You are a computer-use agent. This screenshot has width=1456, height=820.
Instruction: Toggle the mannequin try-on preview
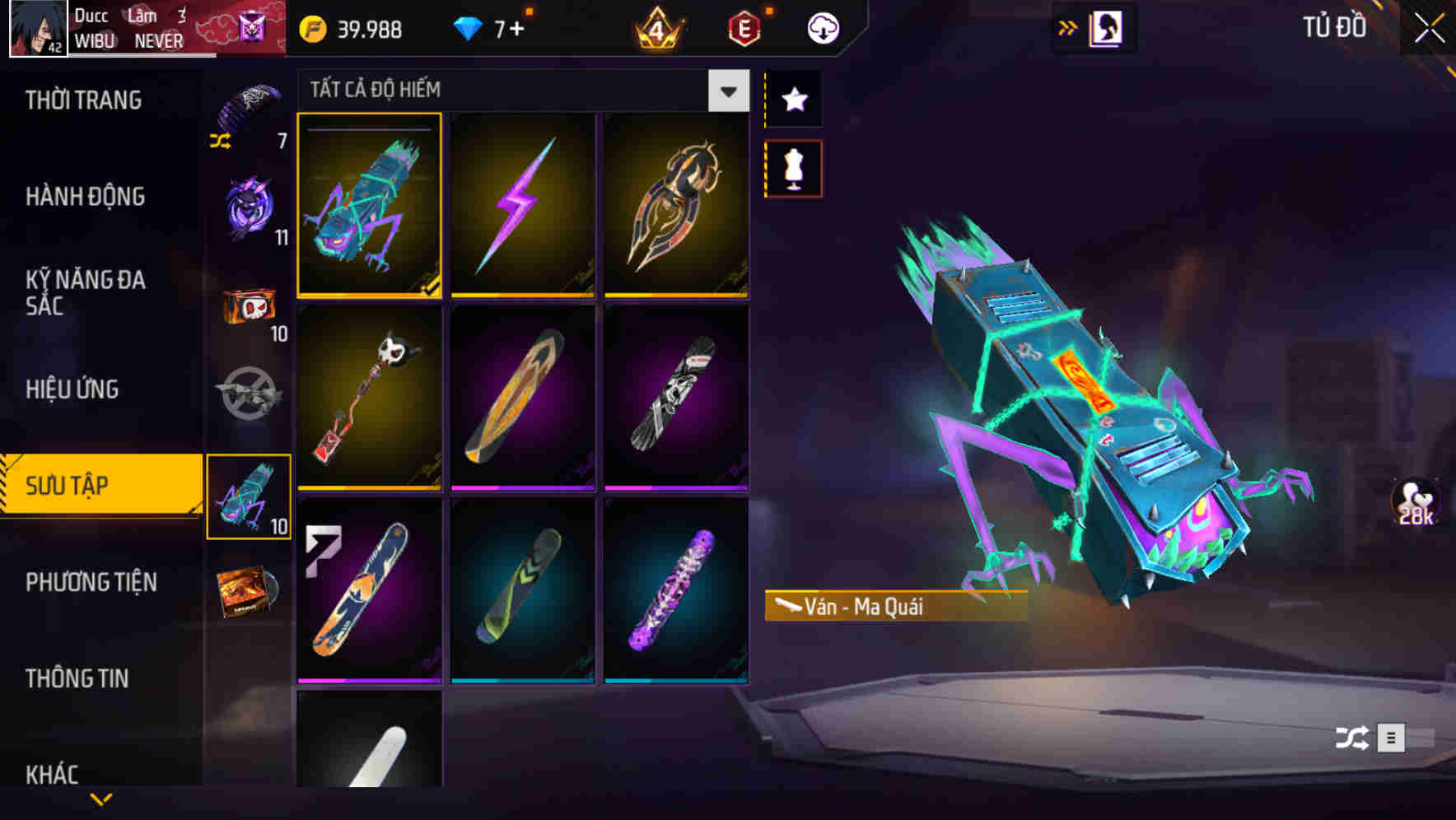coord(793,167)
